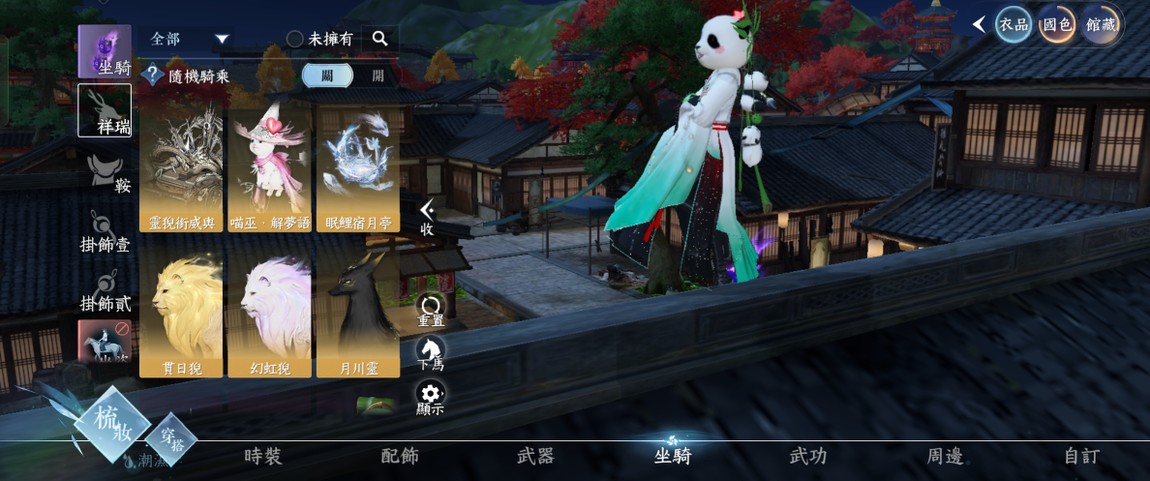This screenshot has width=1150, height=481.
Task: Select the golden lion 貫日猊 mount
Action: (181, 312)
